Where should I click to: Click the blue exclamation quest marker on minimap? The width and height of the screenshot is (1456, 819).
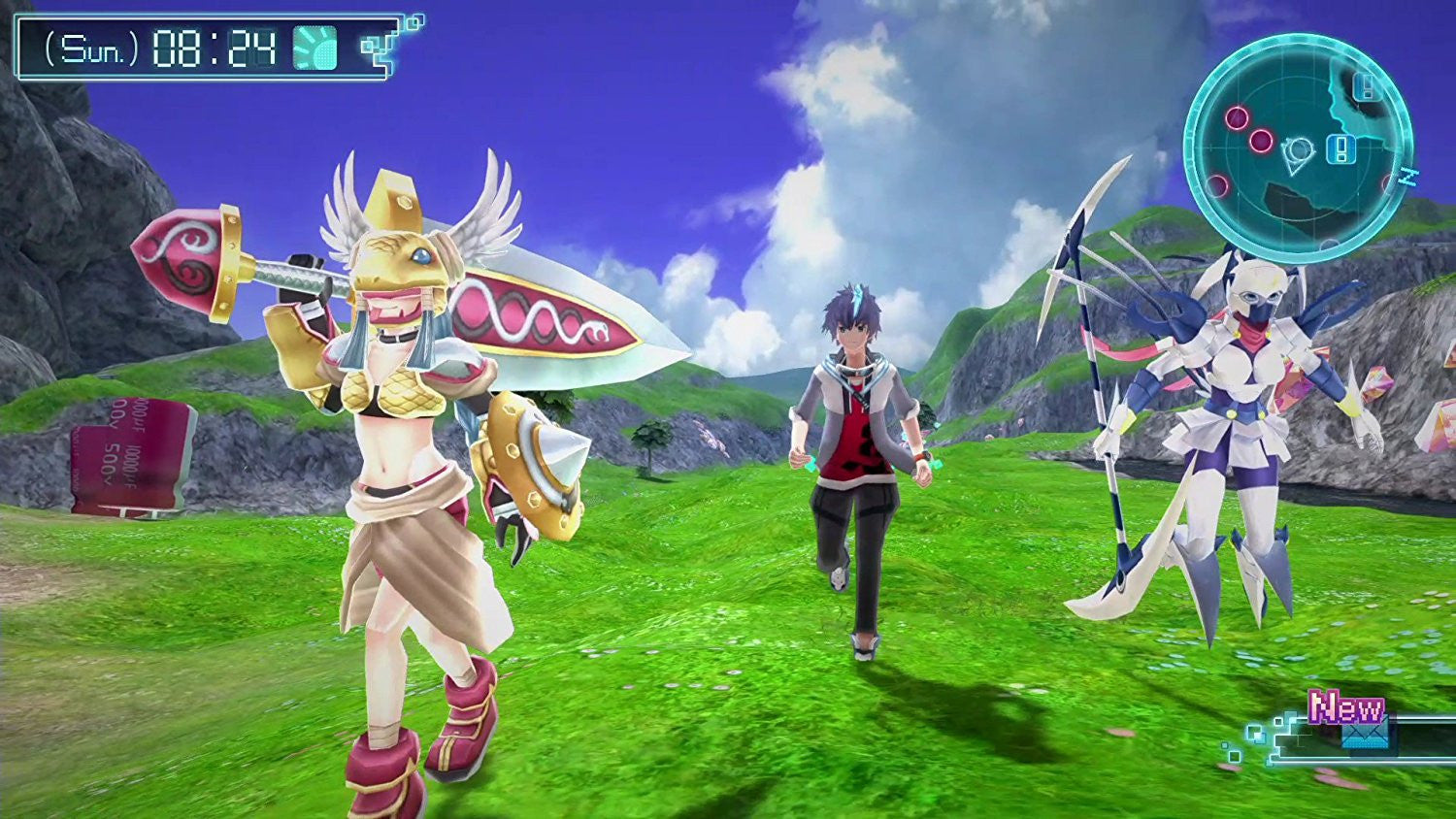point(1341,149)
